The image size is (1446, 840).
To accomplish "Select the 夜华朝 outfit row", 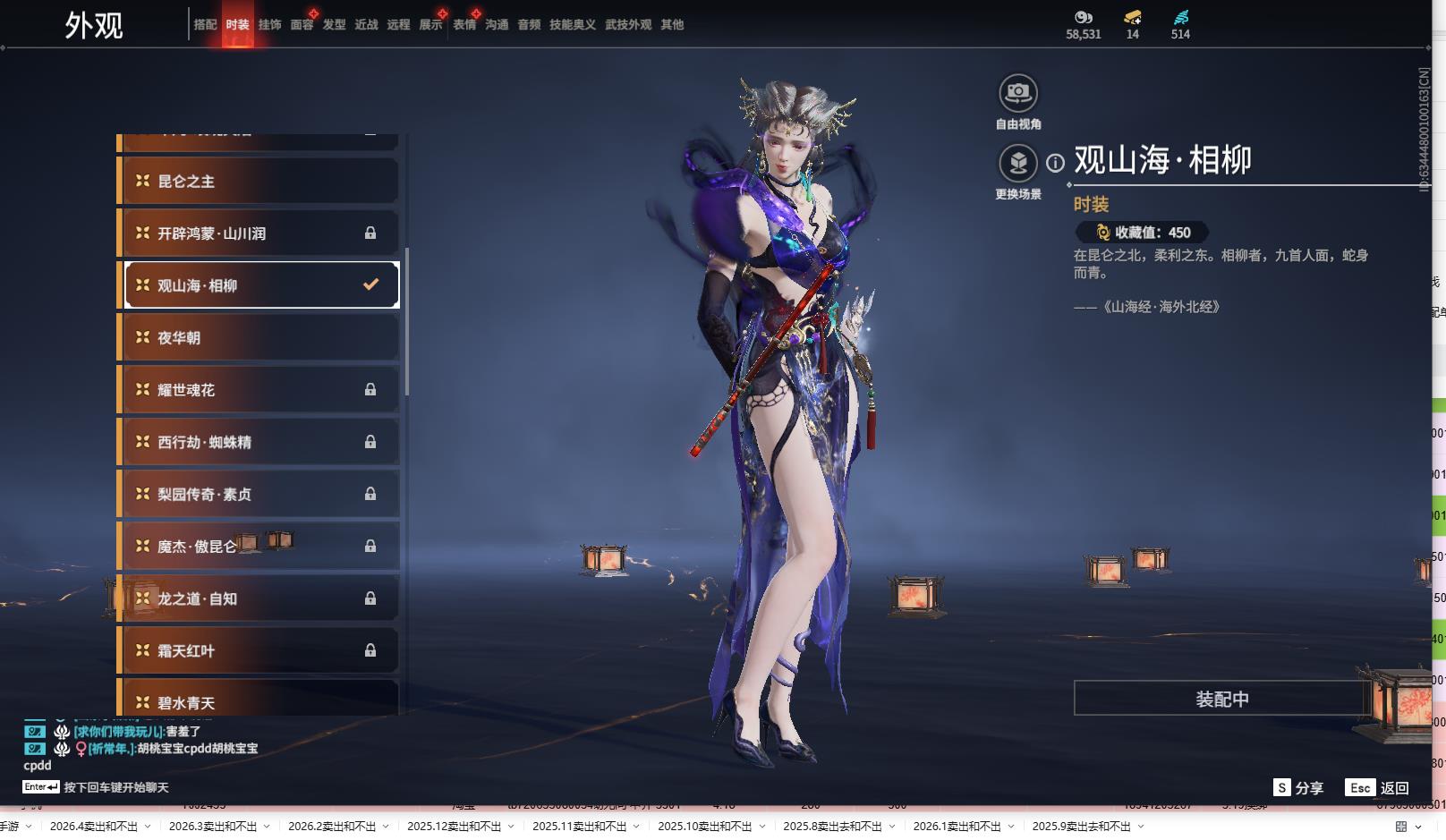I will [x=259, y=338].
